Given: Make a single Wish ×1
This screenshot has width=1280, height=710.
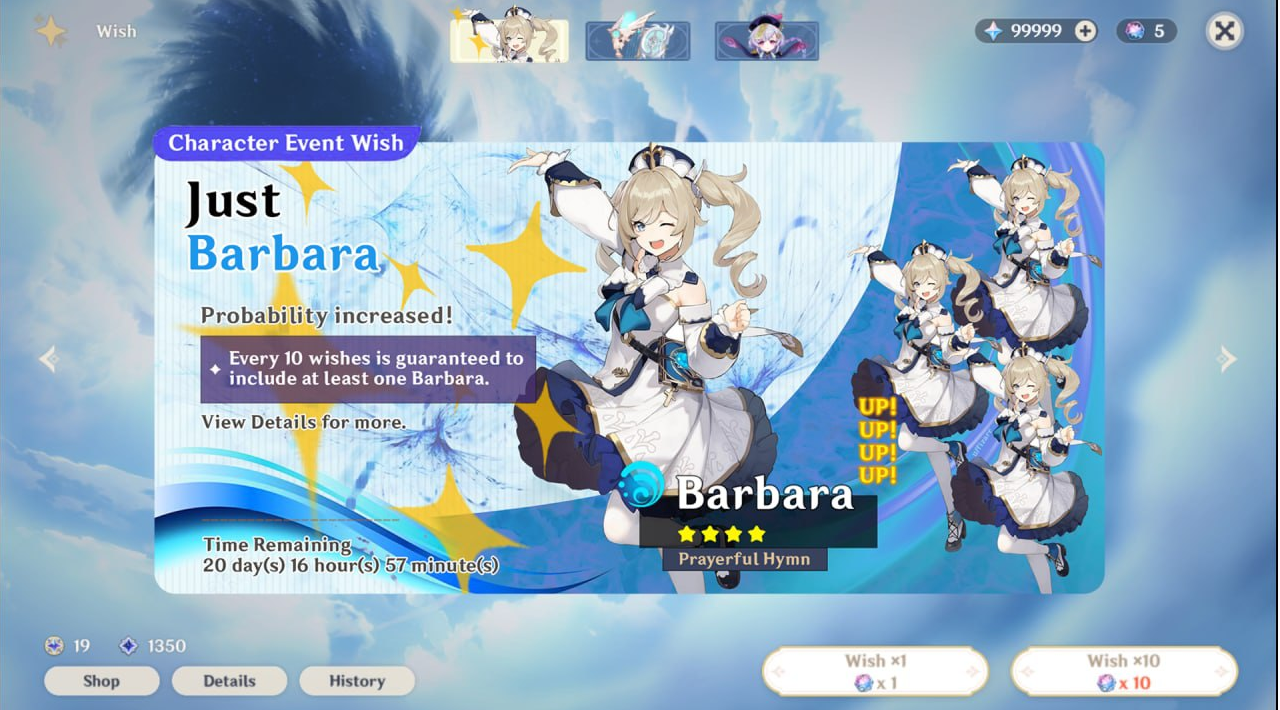Looking at the screenshot, I should pos(875,671).
